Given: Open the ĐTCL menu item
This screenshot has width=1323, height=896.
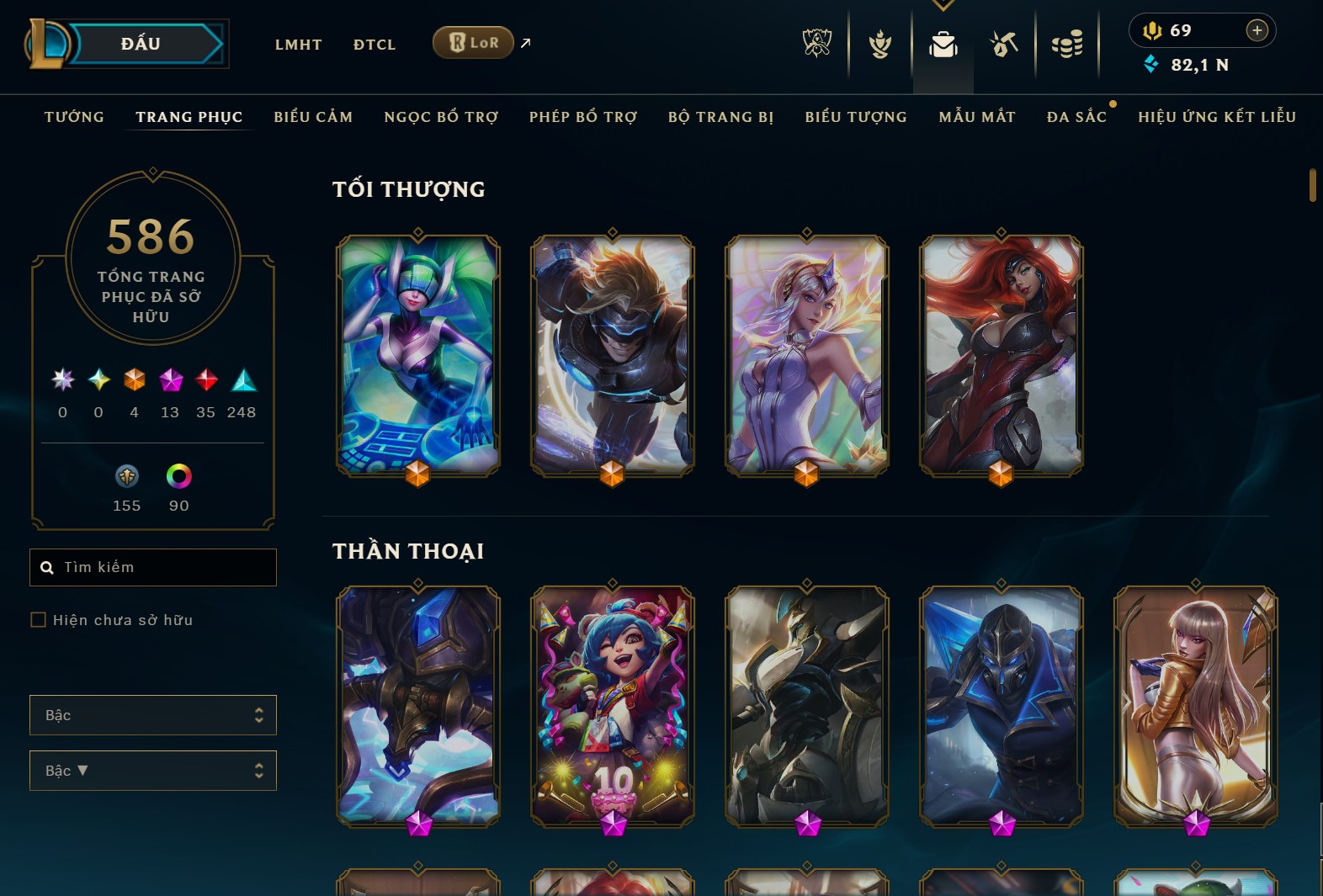Looking at the screenshot, I should 374,44.
